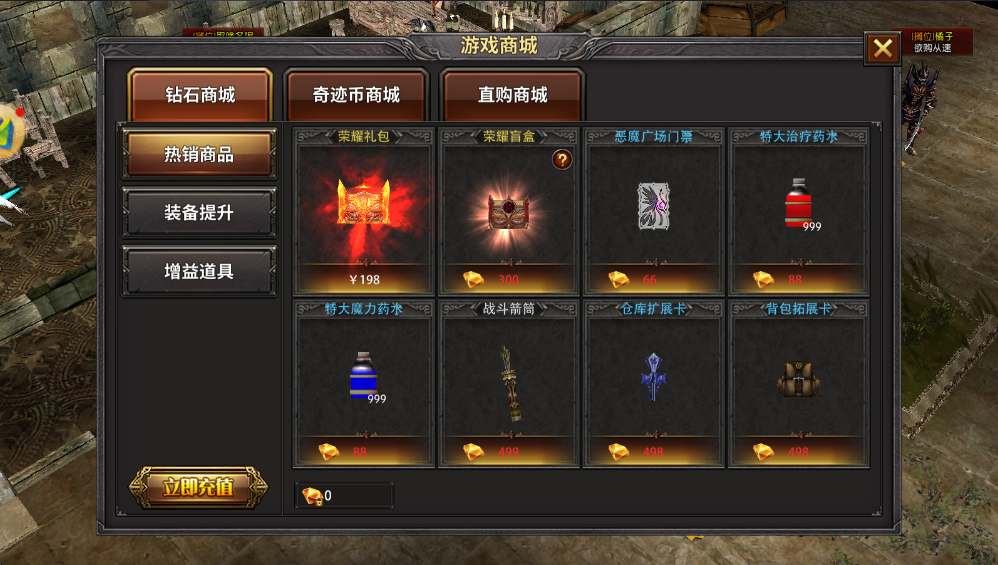Show the 装备提升 category

[x=199, y=213]
